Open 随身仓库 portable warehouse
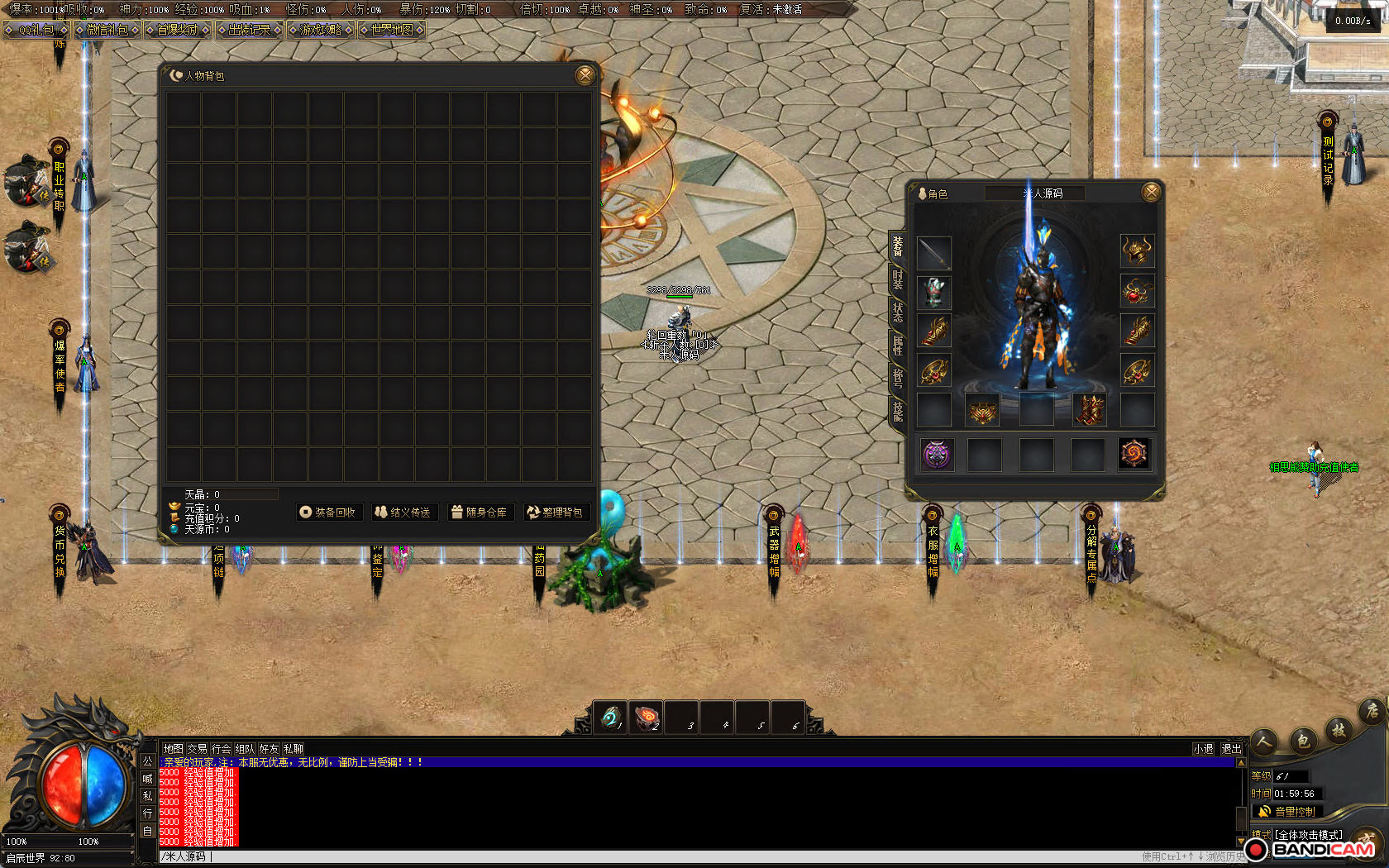Screen dimensions: 1389x868 tap(480, 513)
